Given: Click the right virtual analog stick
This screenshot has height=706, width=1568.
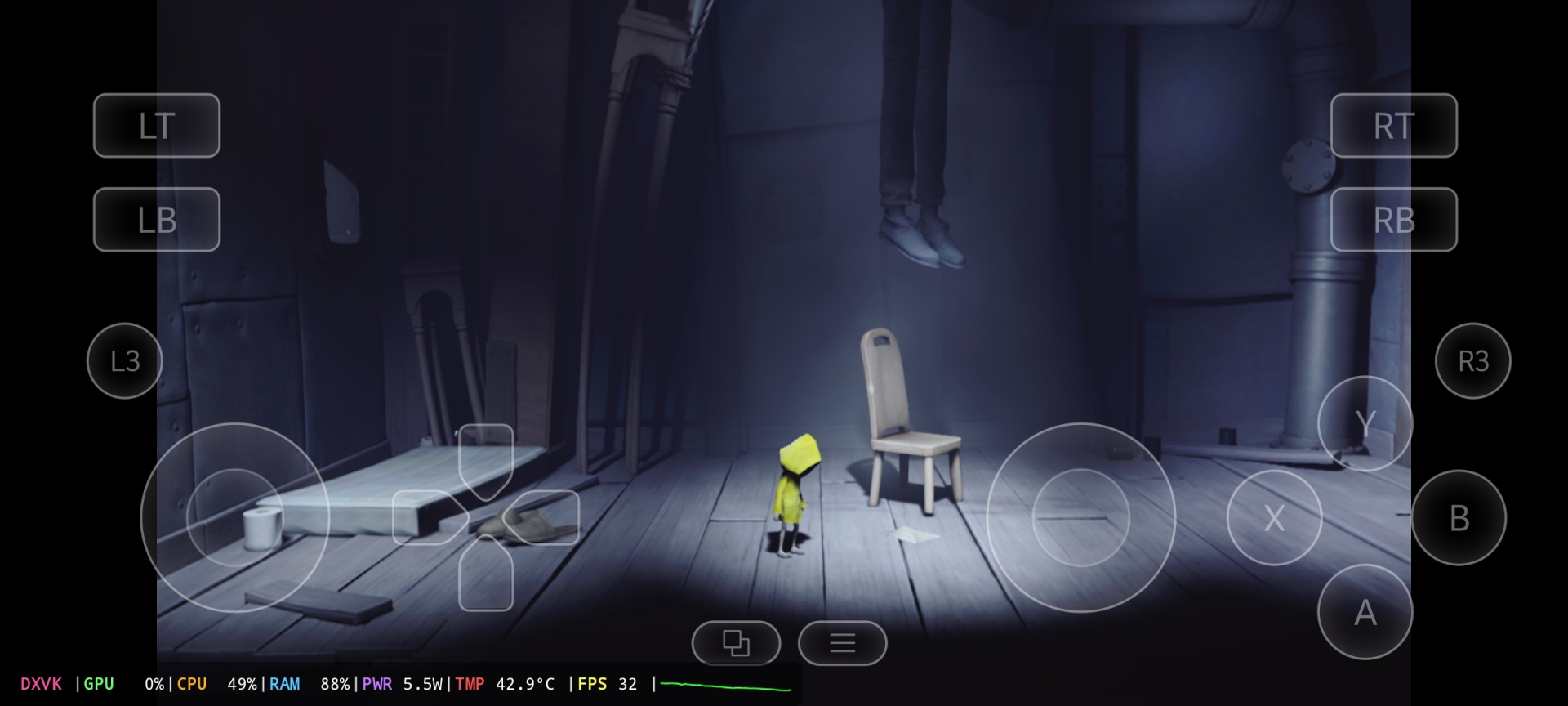Looking at the screenshot, I should [x=1080, y=517].
